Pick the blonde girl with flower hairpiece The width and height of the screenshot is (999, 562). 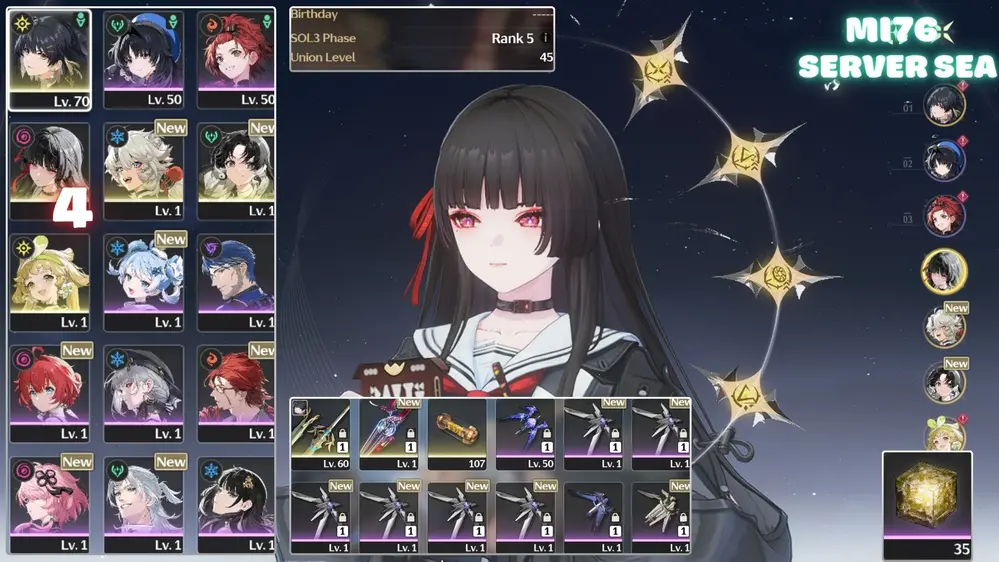(x=50, y=282)
